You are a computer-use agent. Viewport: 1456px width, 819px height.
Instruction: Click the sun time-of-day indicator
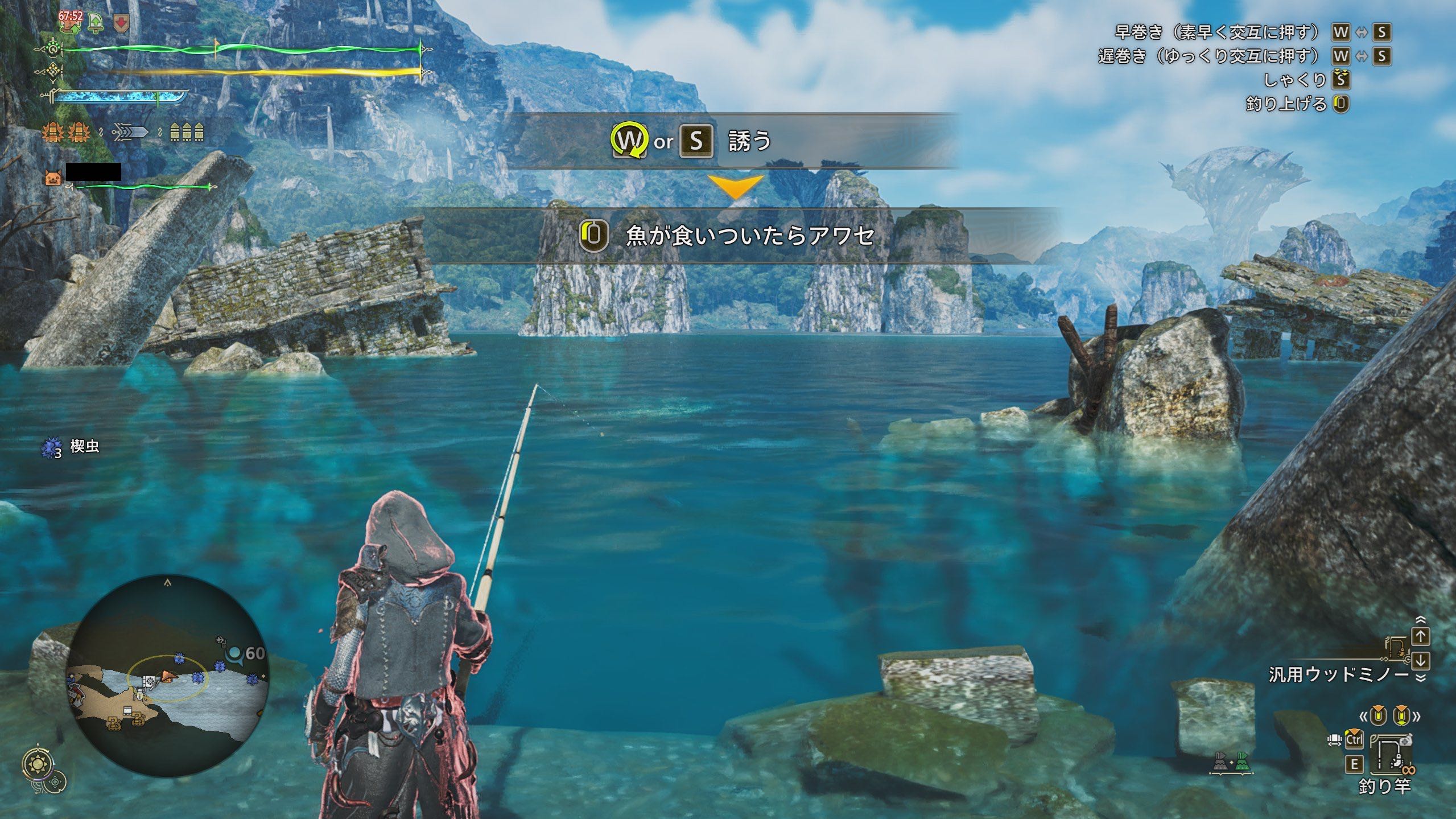click(39, 763)
